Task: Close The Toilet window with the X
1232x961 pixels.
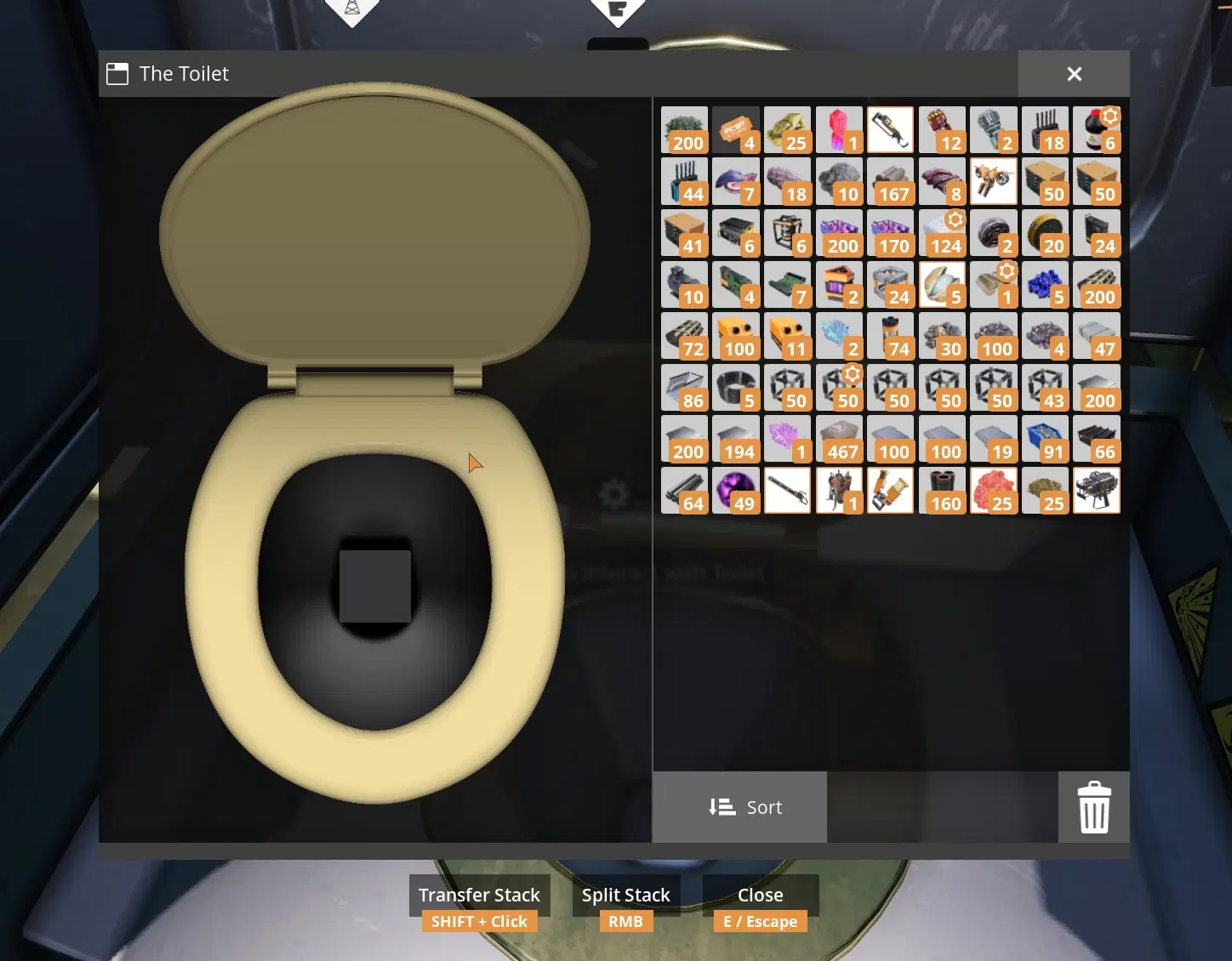Action: 1074,74
